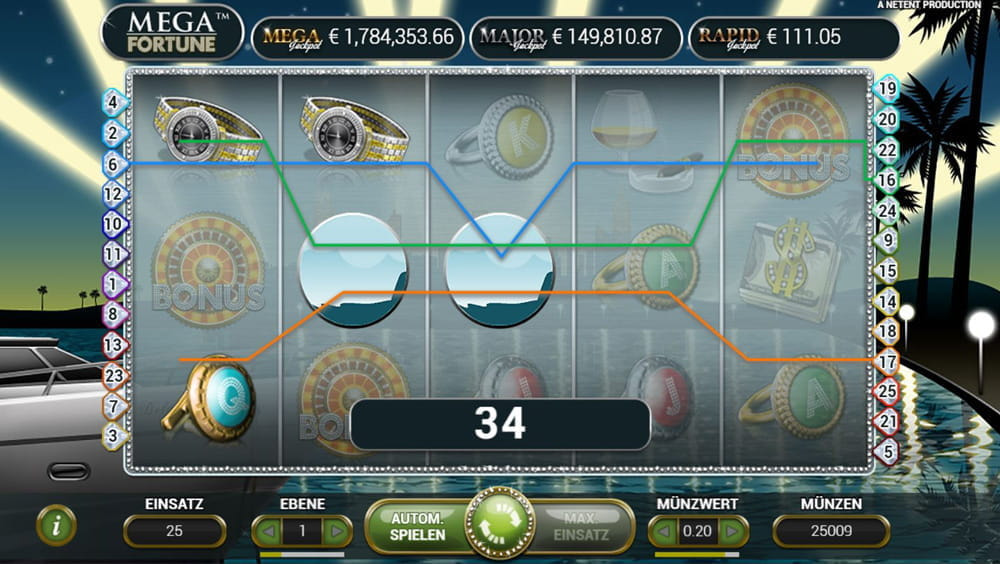Screen dimensions: 1000x564
Task: Select payline number 12 marker
Action: (113, 193)
